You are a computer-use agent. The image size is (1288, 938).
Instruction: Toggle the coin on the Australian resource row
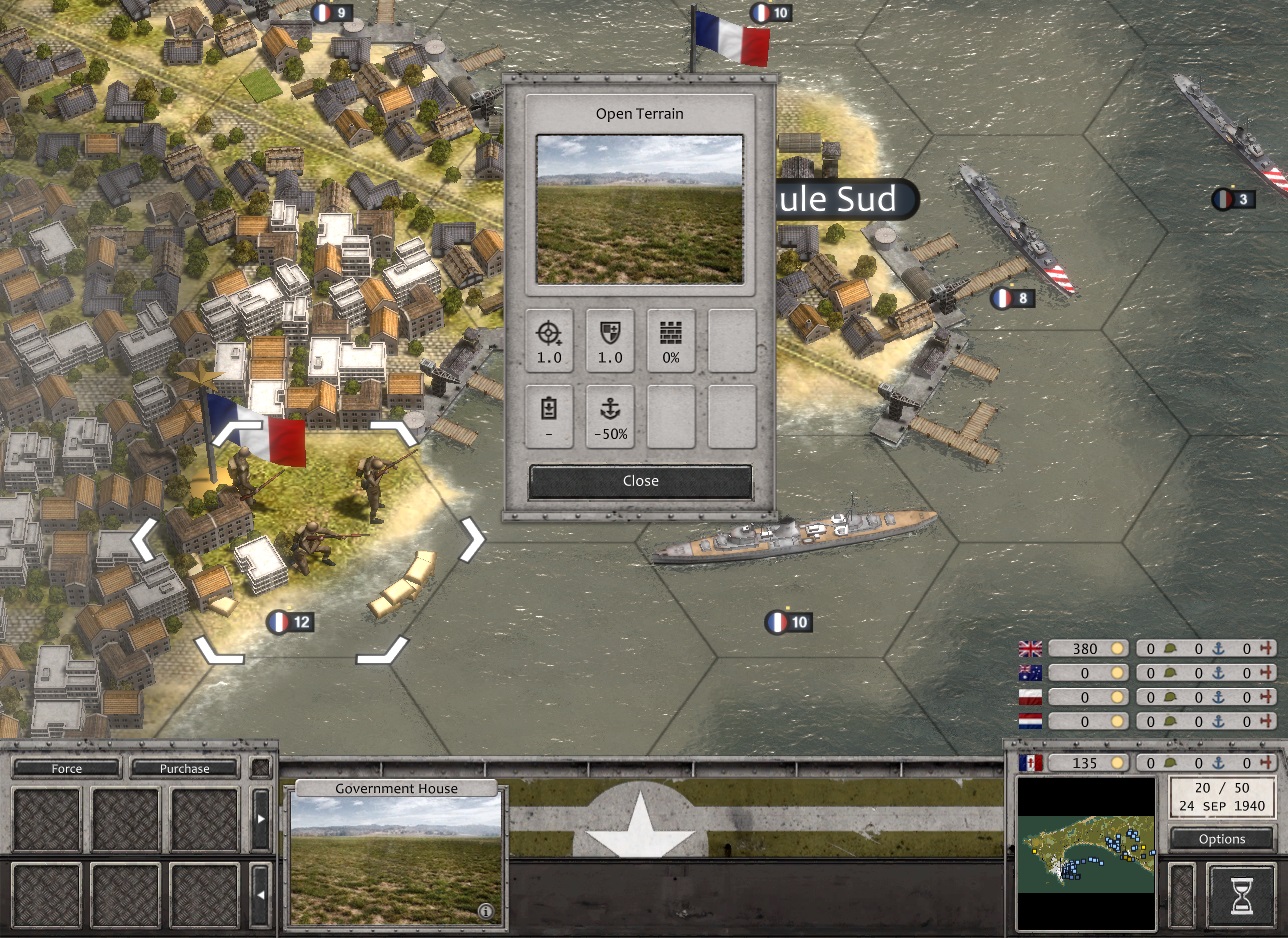[x=1118, y=673]
